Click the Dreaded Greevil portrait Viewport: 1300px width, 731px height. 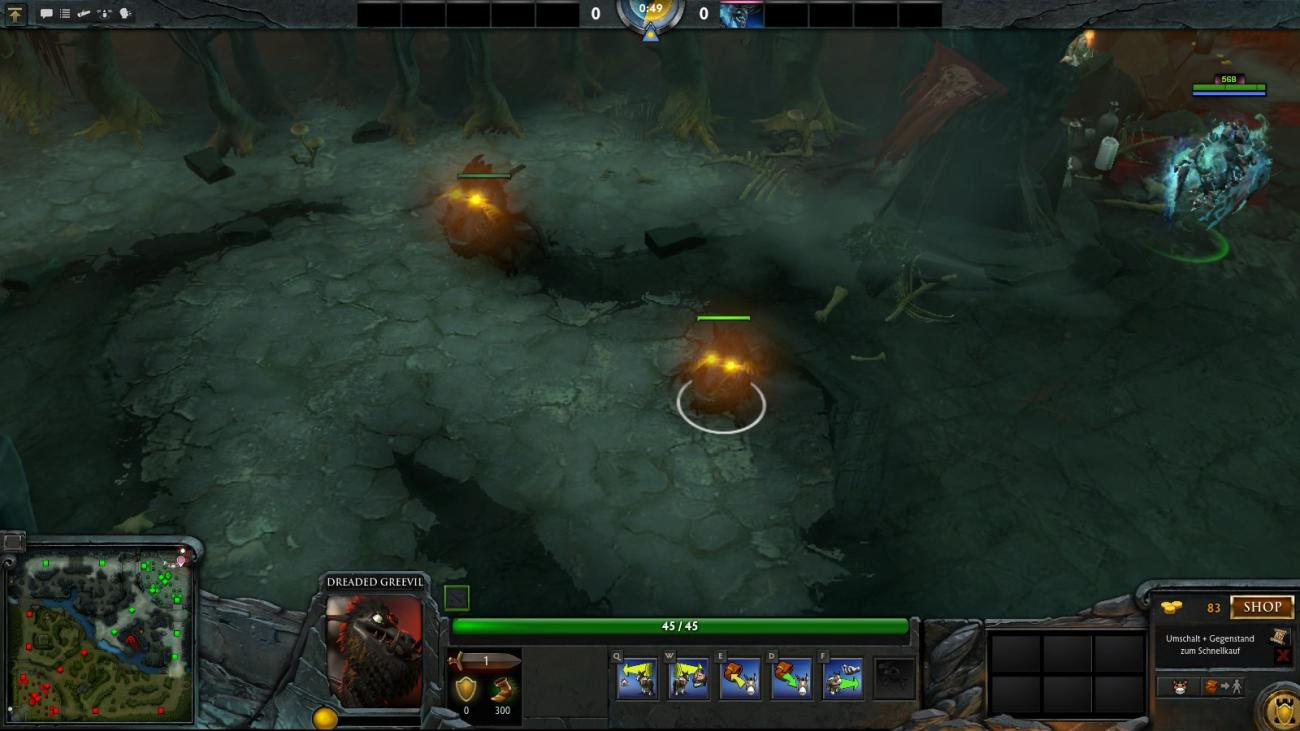tap(374, 650)
